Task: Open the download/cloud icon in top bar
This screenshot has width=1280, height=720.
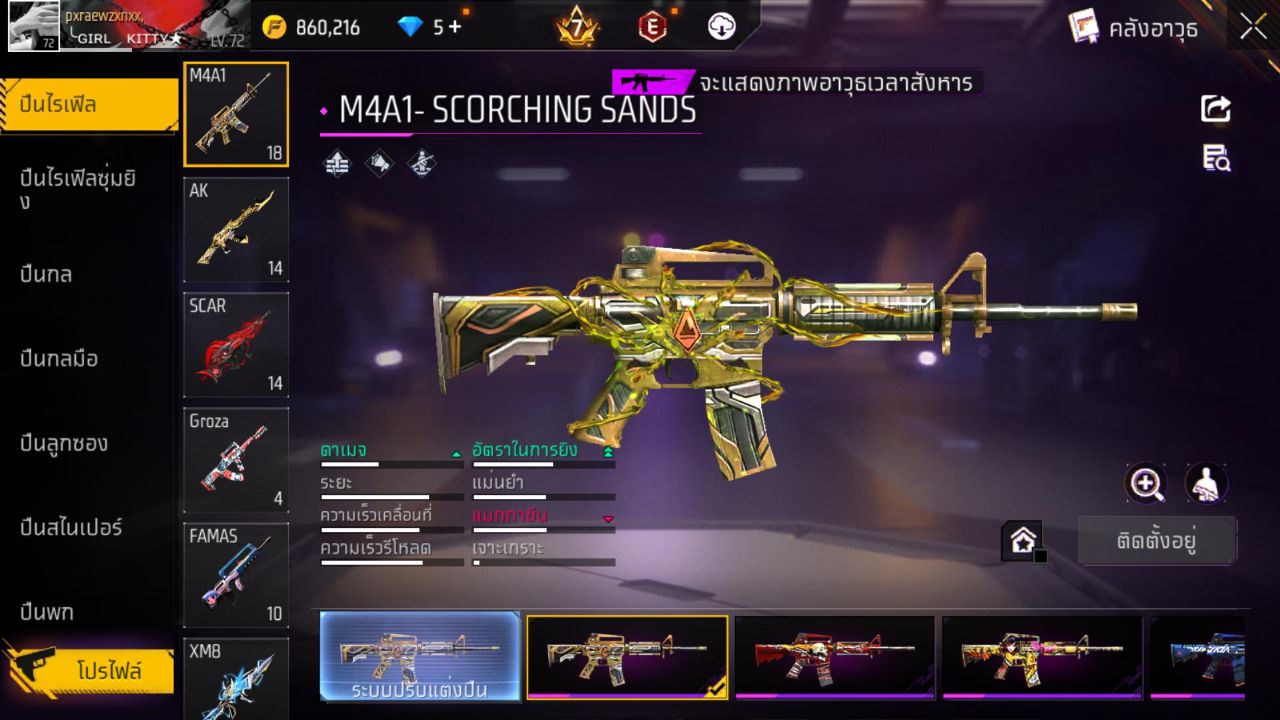Action: coord(721,27)
